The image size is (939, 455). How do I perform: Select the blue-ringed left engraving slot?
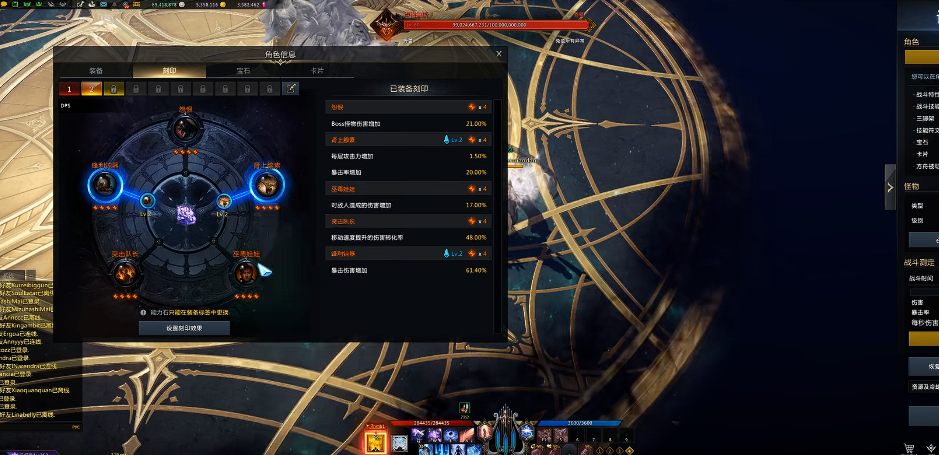tap(104, 184)
